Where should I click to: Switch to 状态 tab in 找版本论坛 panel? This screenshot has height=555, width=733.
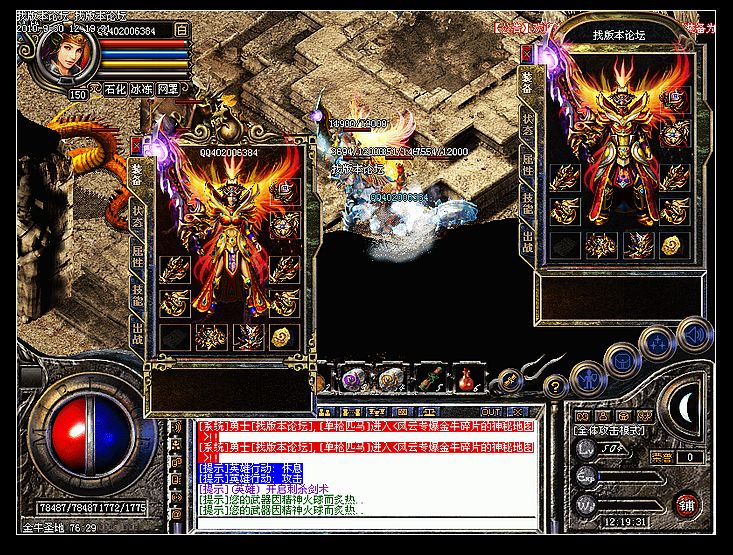pos(526,124)
